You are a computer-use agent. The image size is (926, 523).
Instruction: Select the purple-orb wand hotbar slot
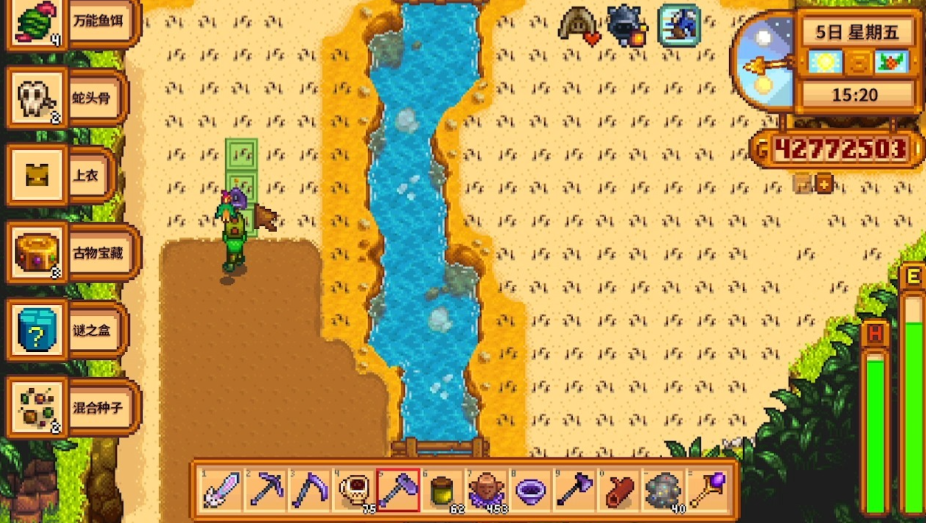tap(705, 490)
